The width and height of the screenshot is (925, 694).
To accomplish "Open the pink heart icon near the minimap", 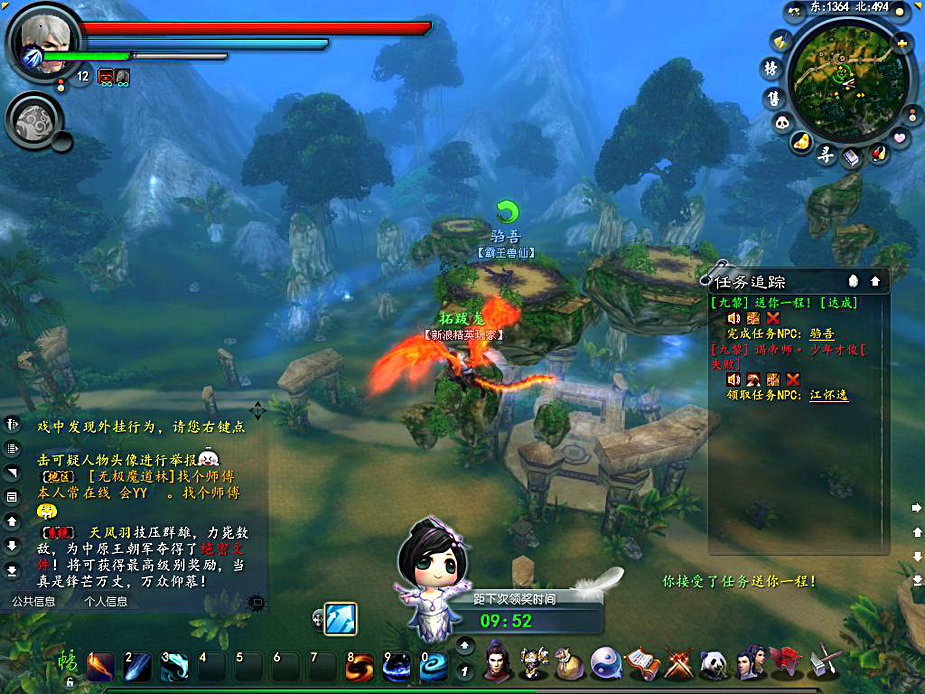I will (x=899, y=136).
